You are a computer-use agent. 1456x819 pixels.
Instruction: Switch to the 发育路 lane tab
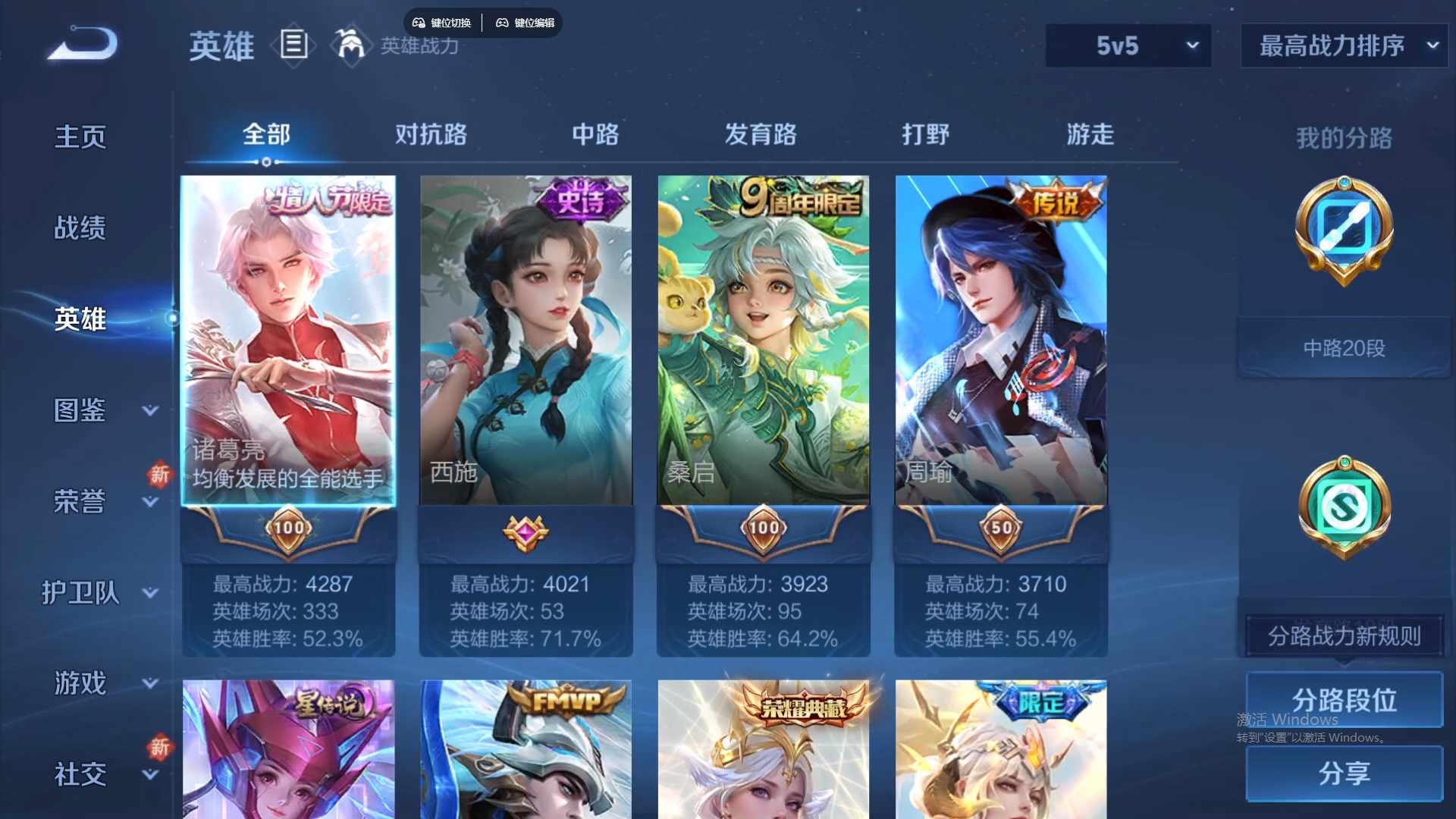(762, 134)
